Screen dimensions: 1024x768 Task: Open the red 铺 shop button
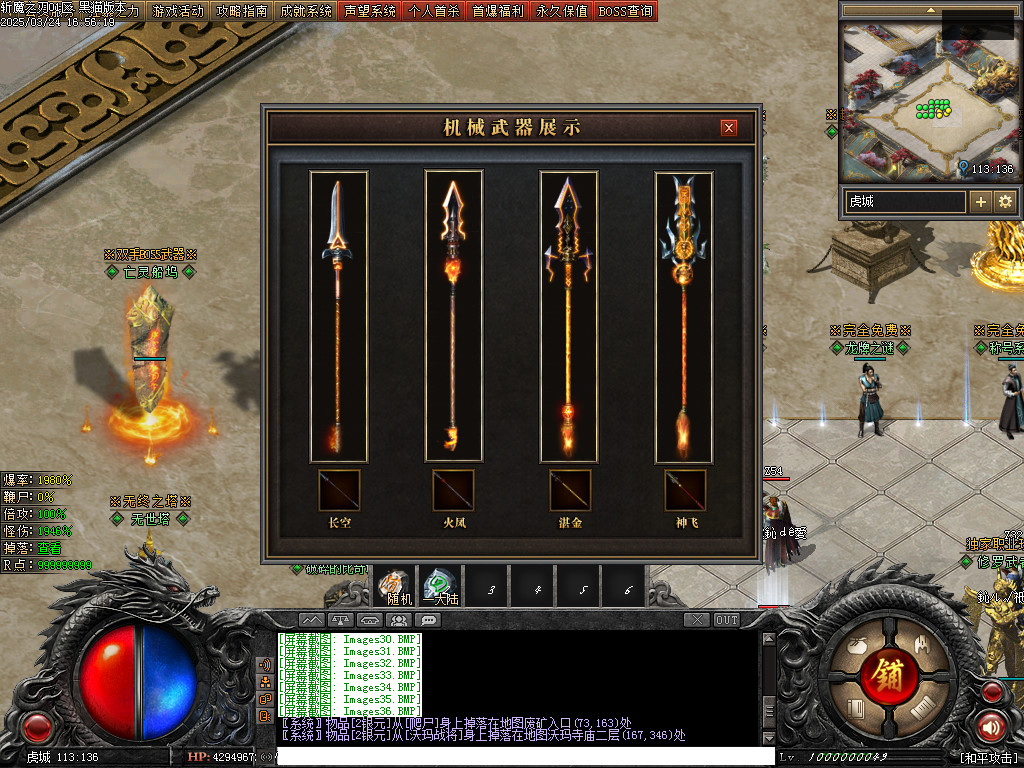(x=886, y=675)
